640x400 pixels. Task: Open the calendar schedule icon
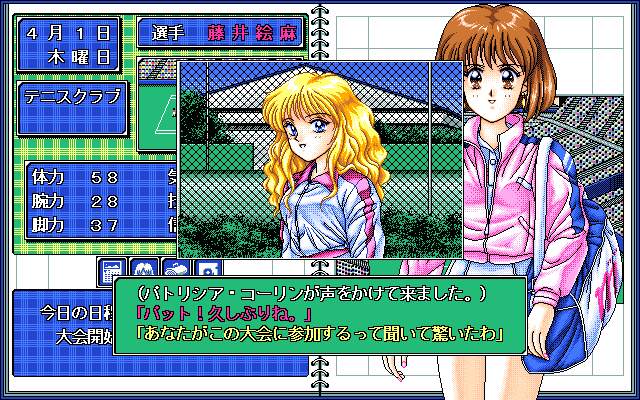click(x=112, y=271)
